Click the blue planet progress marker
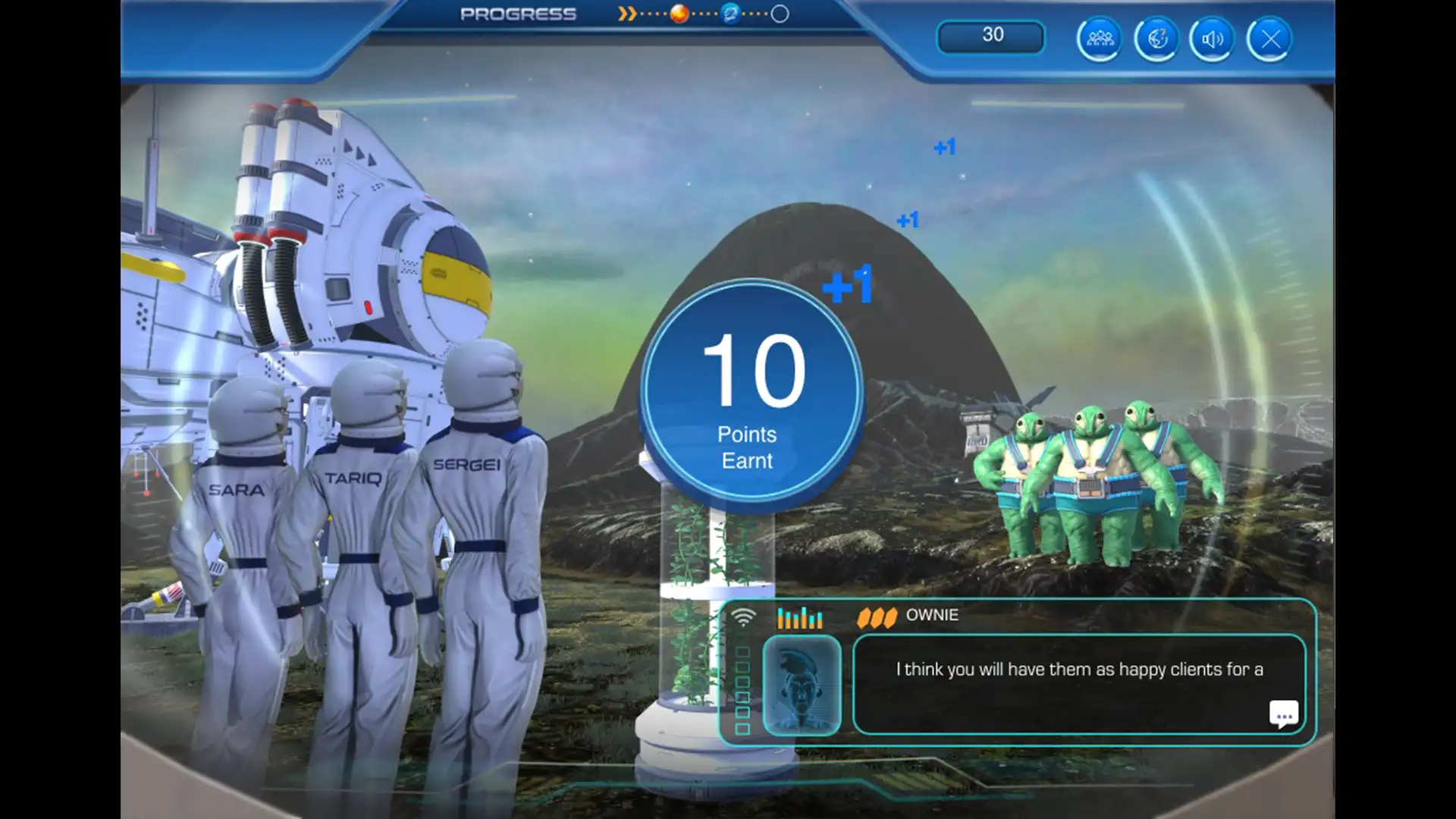 (730, 14)
